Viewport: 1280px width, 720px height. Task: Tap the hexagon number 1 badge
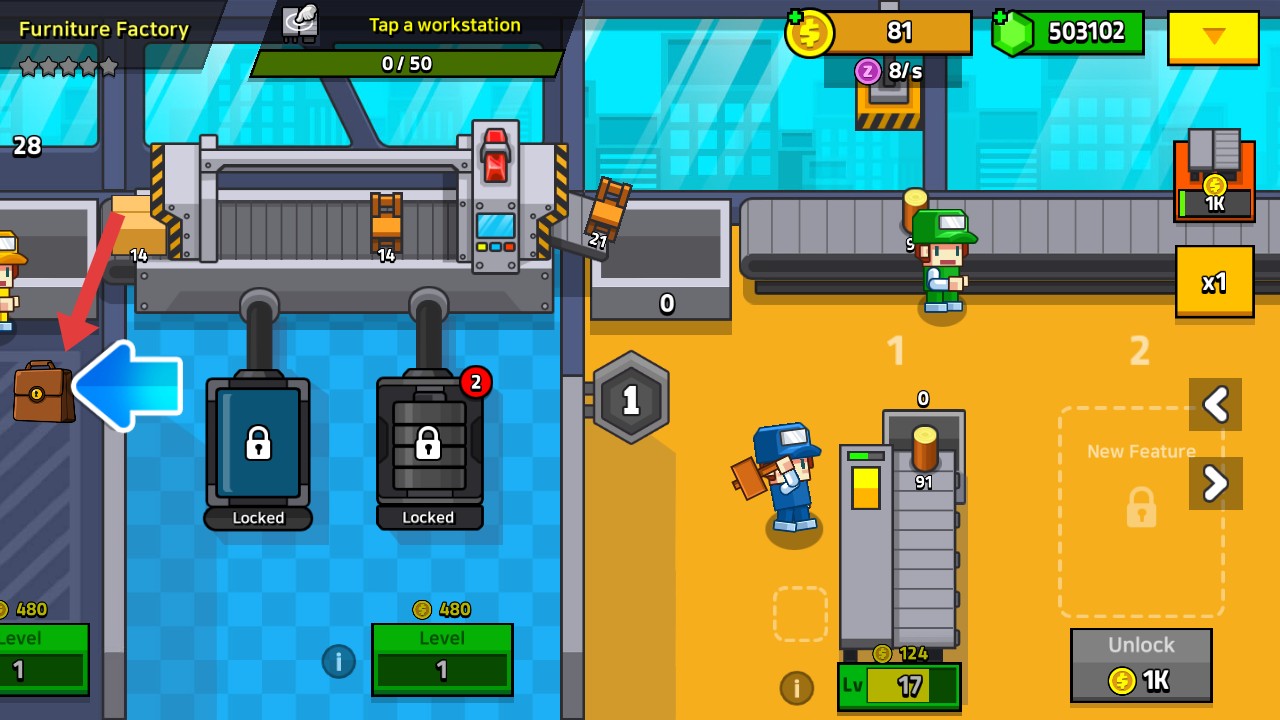[x=631, y=400]
